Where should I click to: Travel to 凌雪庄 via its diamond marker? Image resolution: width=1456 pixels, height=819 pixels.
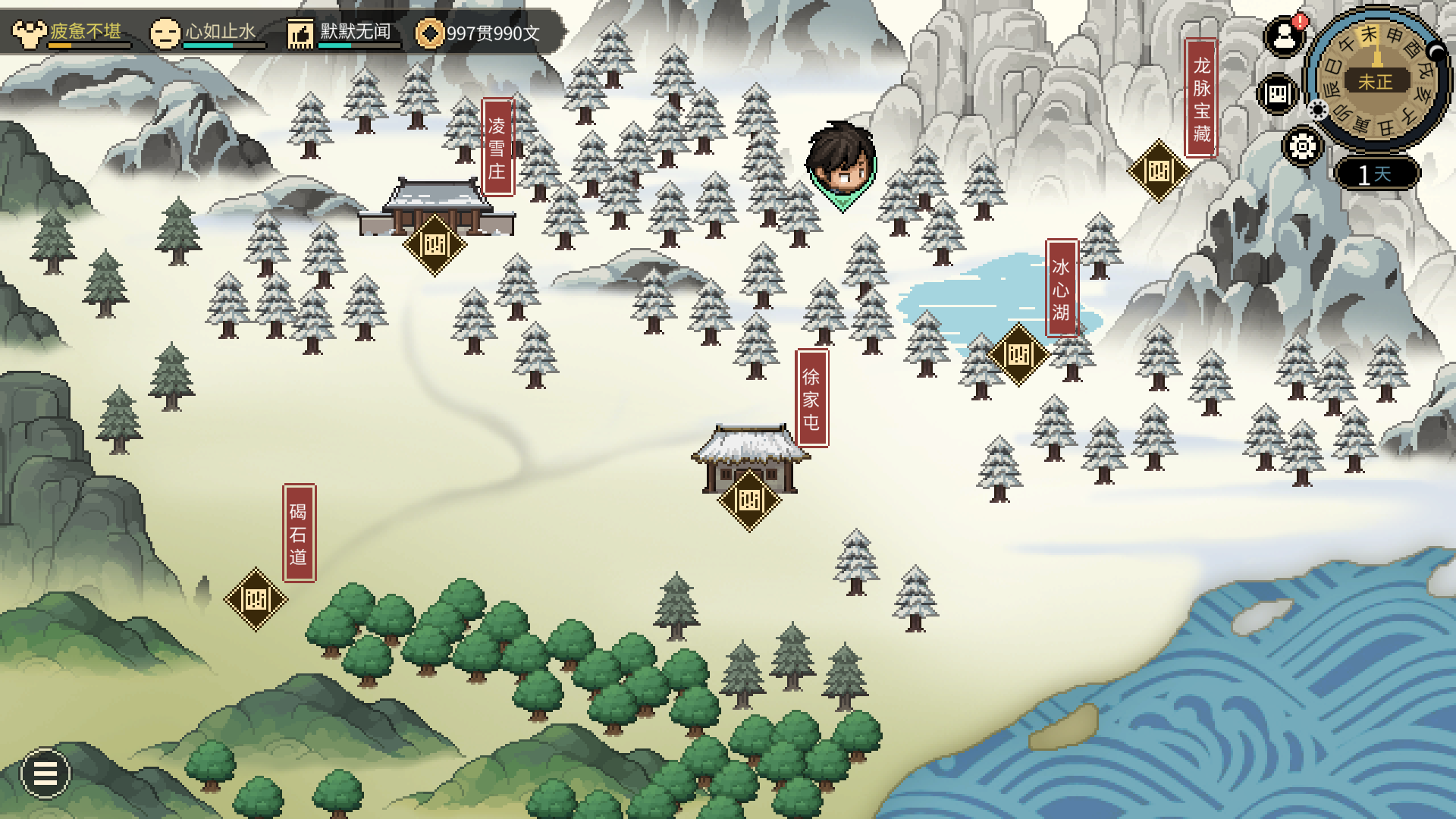pos(435,245)
